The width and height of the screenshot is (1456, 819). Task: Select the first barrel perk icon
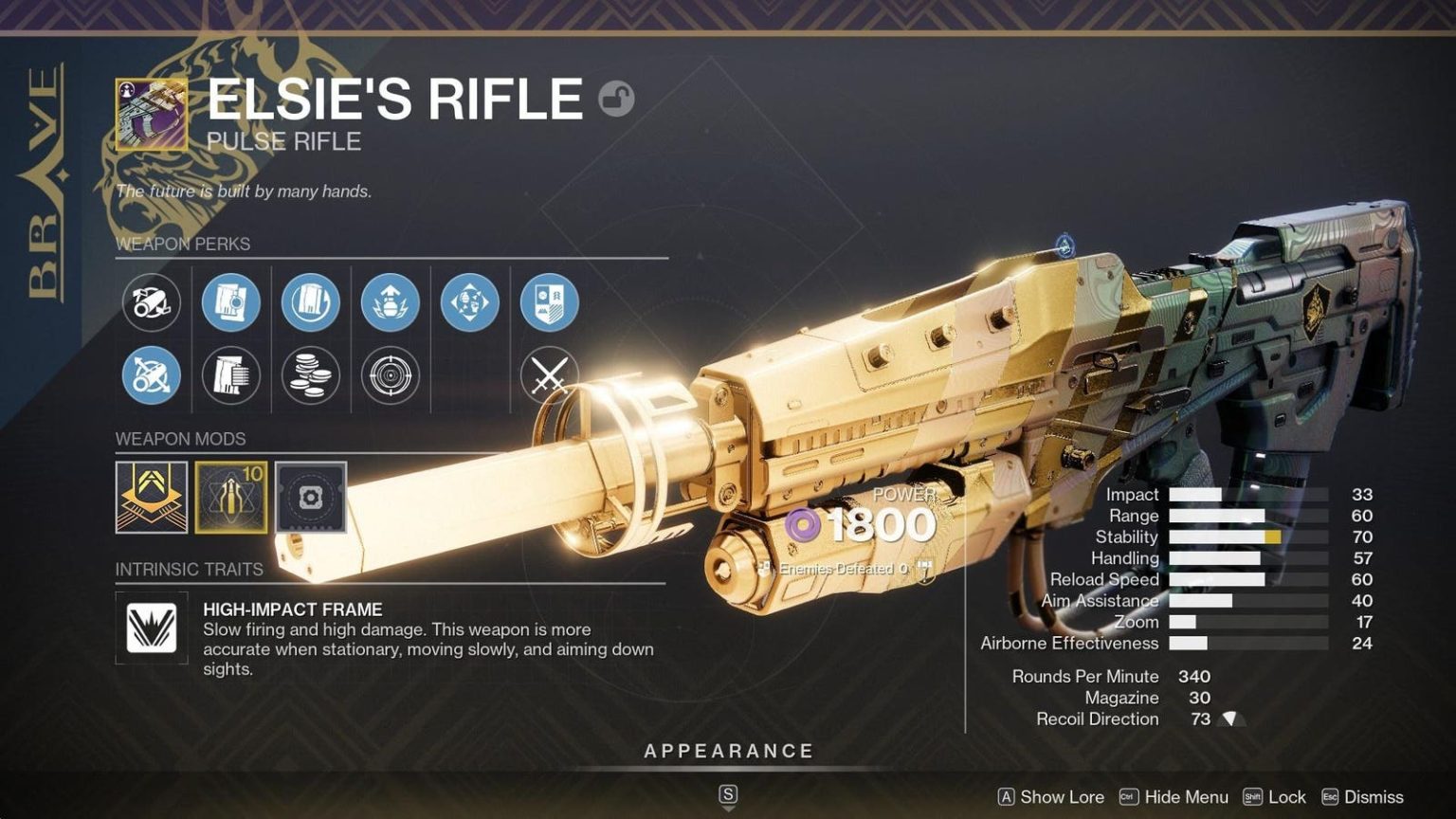pyautogui.click(x=151, y=301)
